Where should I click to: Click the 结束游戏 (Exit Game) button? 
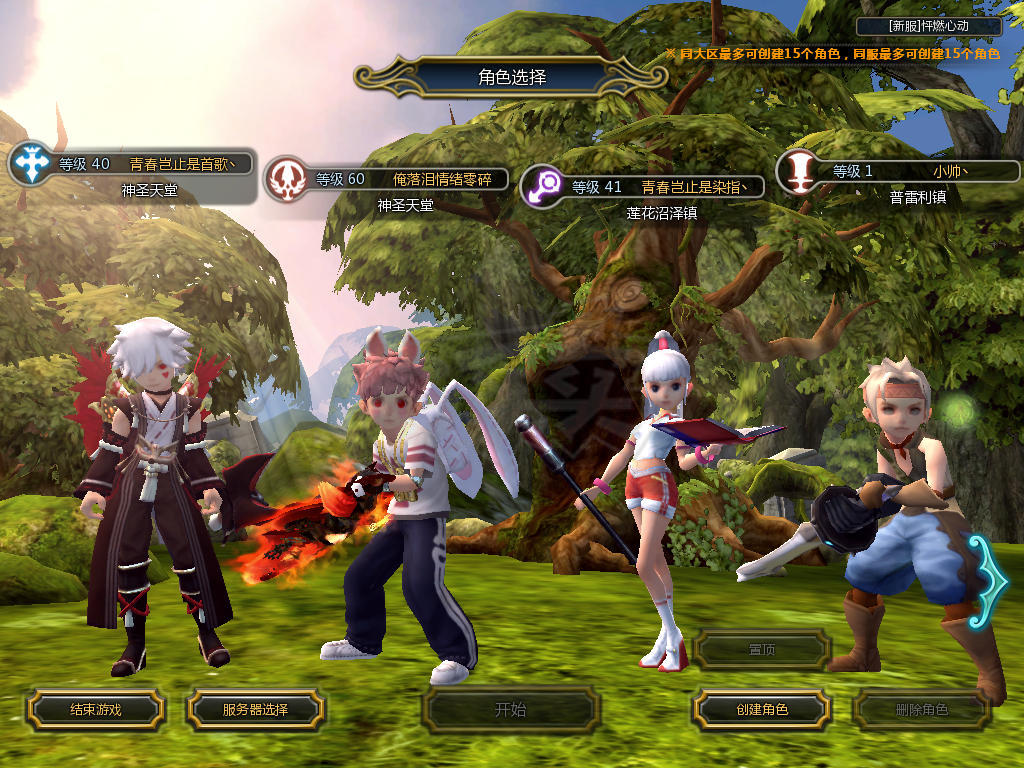pos(95,710)
